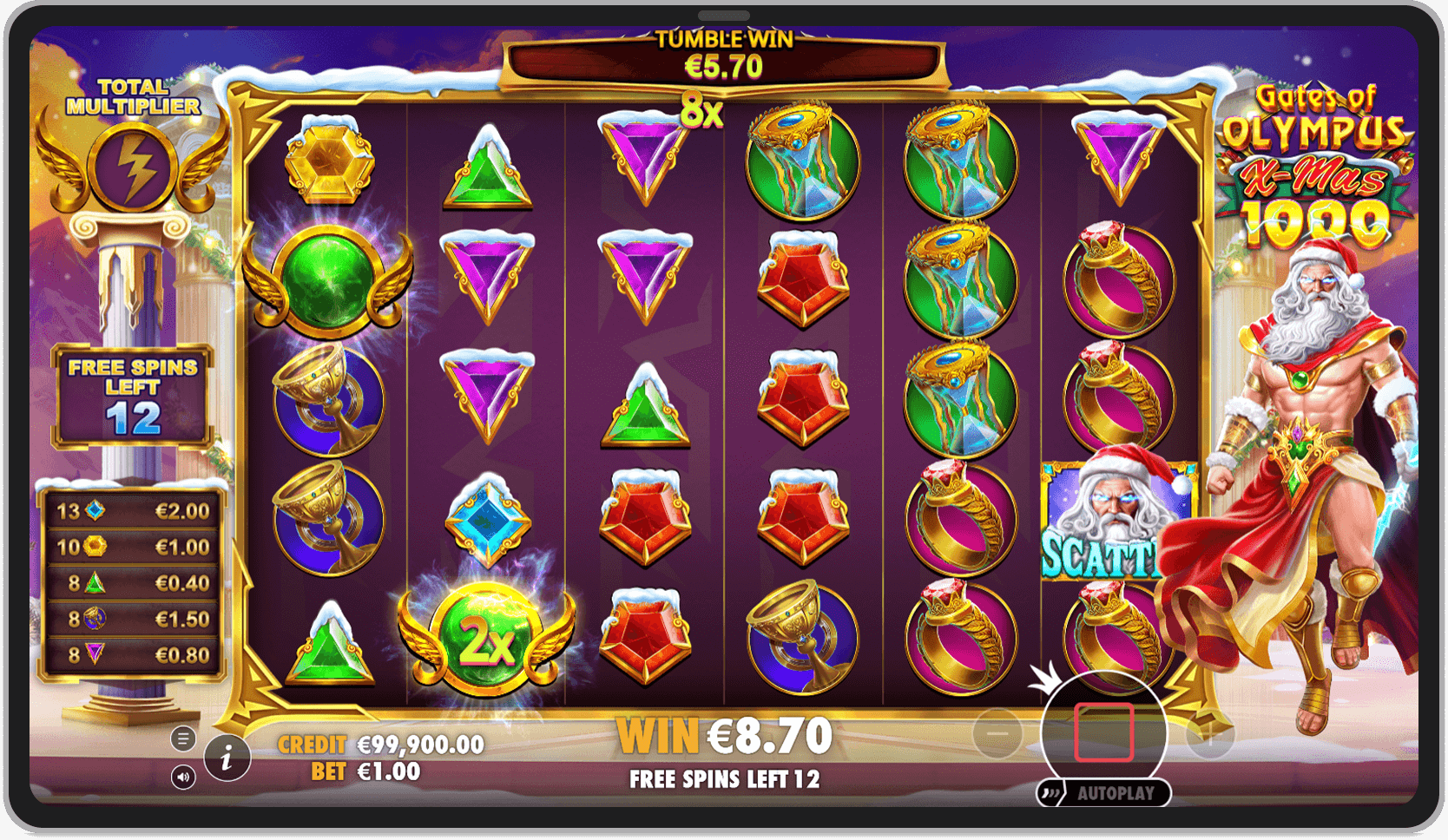Open the paytable via the info icon

[228, 757]
